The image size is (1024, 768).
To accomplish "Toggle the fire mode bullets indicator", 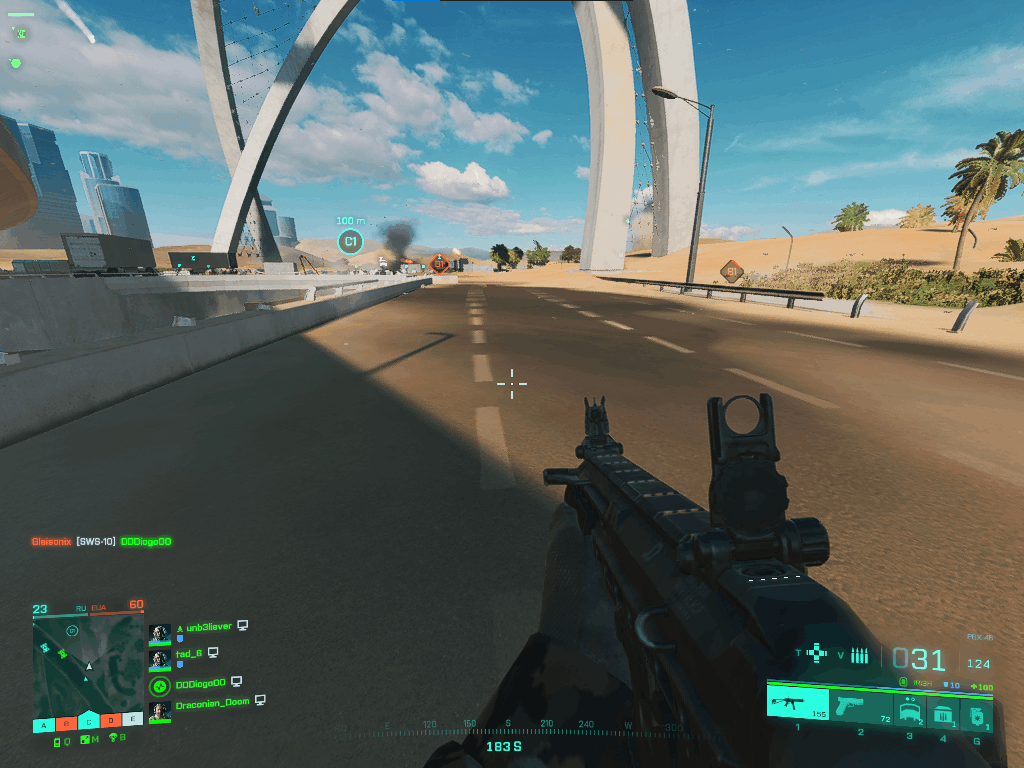I will tap(859, 656).
